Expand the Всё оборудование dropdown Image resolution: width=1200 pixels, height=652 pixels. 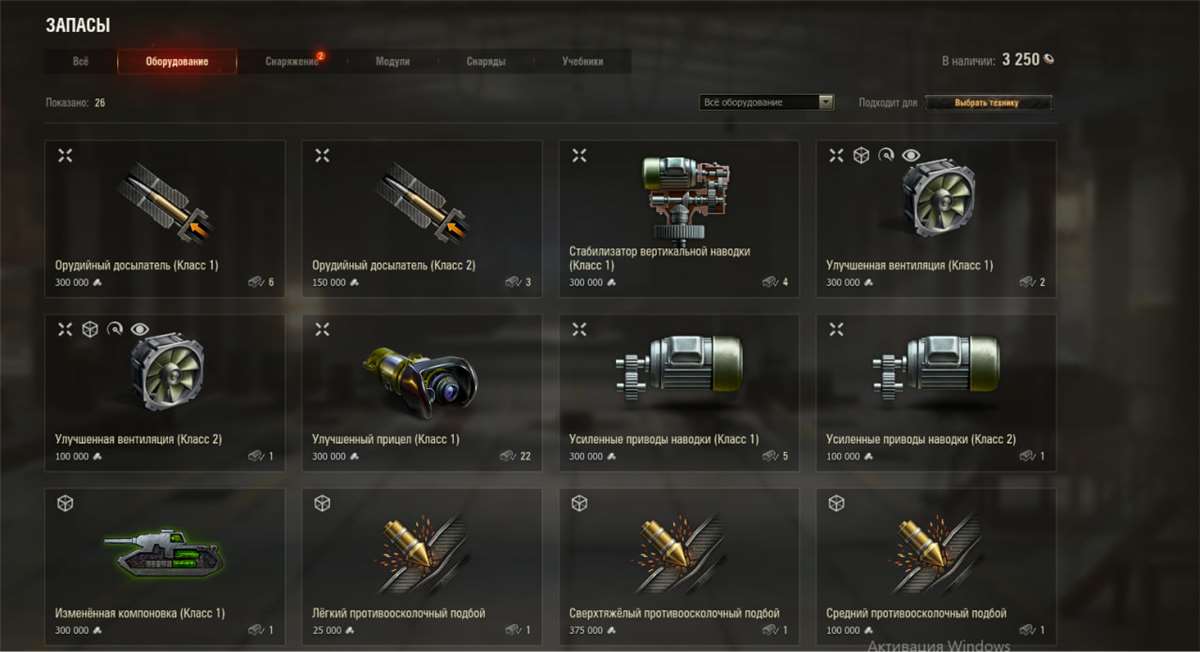(767, 102)
